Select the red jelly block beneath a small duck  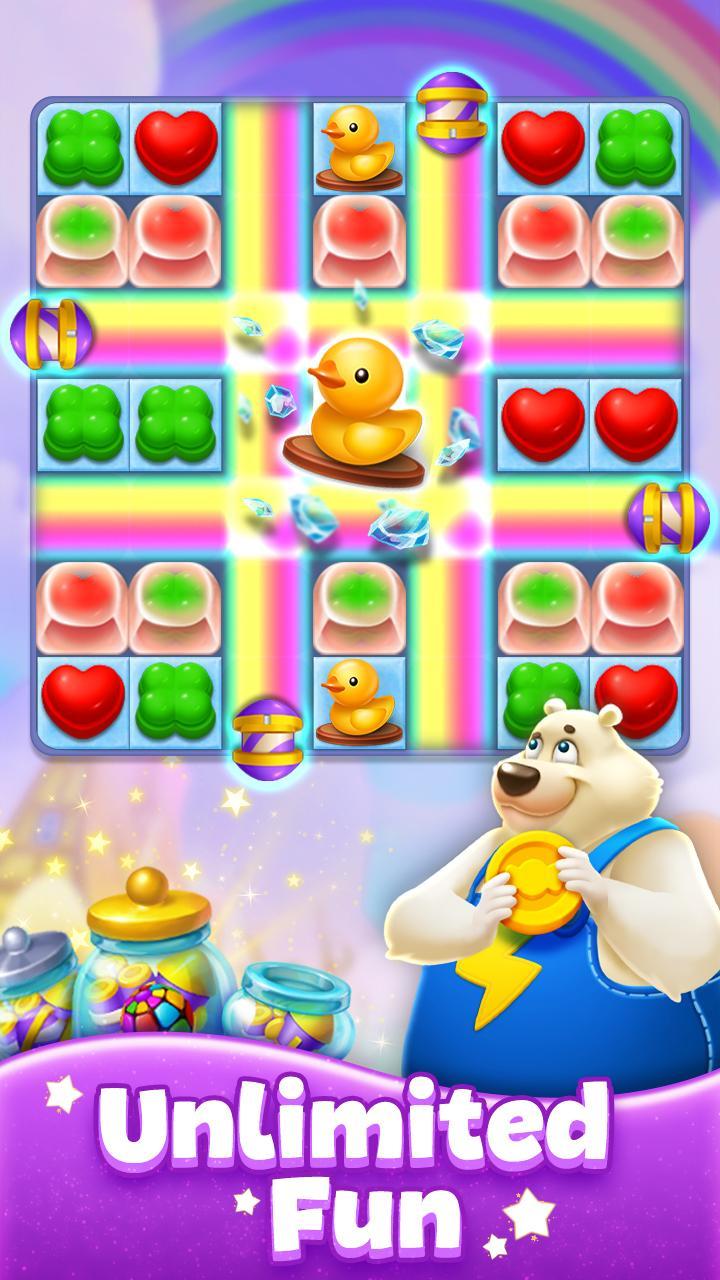[359, 242]
